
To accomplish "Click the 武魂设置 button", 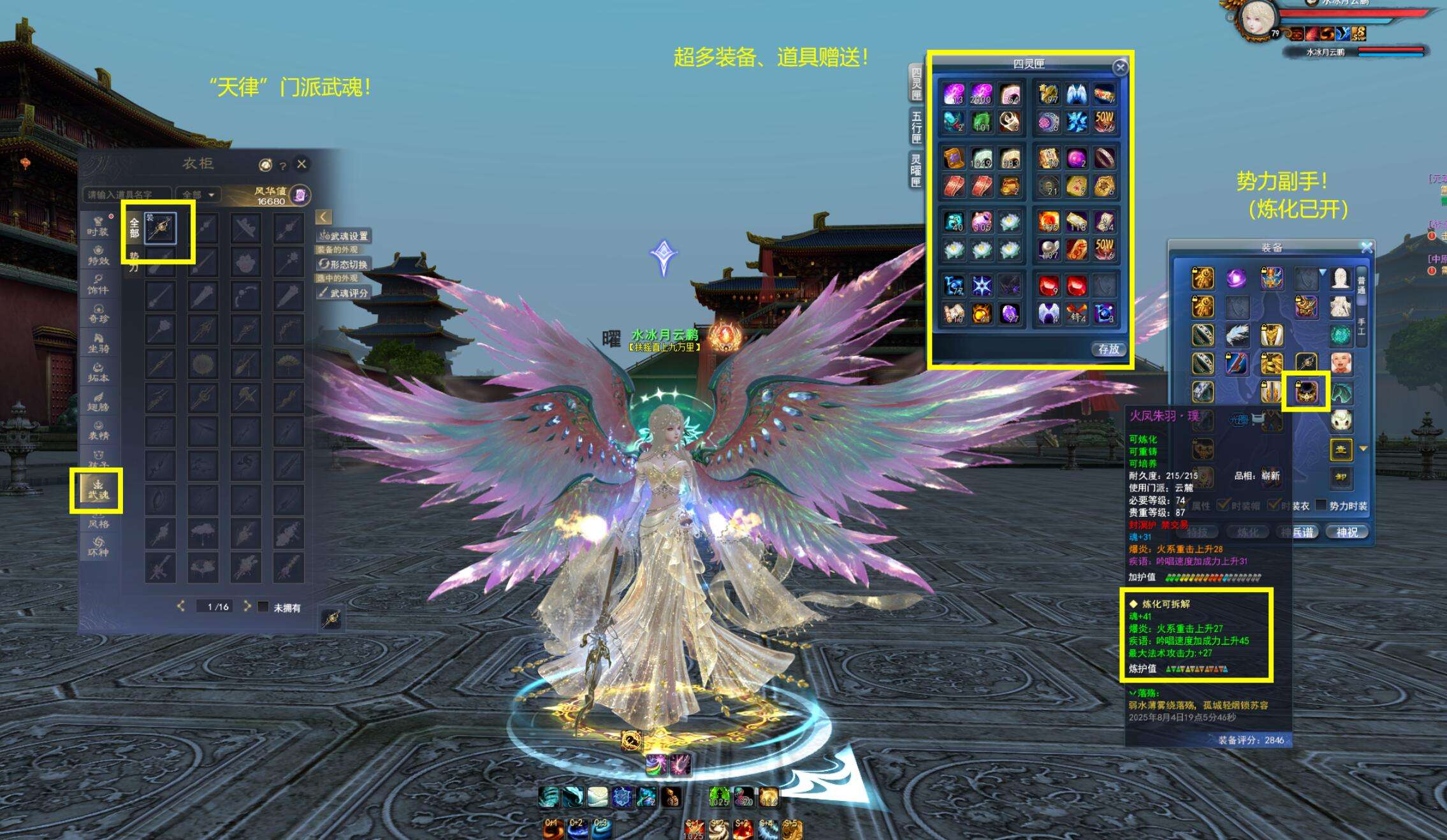I will 344,236.
